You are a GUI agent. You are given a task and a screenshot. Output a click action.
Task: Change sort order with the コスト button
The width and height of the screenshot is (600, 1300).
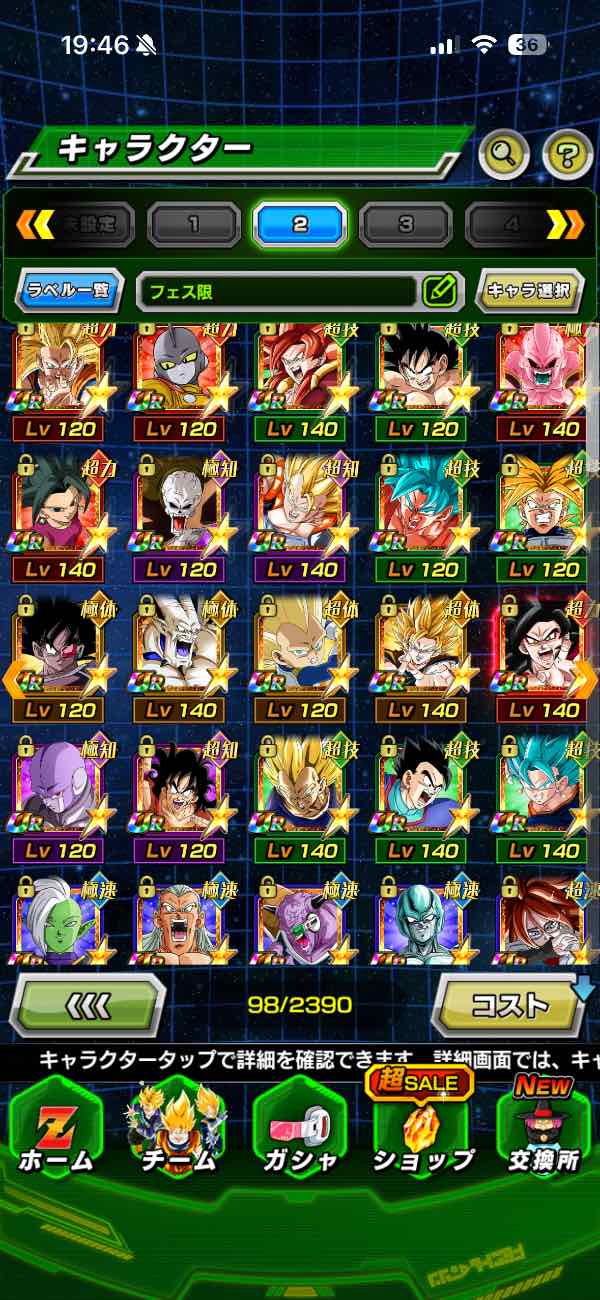pyautogui.click(x=510, y=1004)
